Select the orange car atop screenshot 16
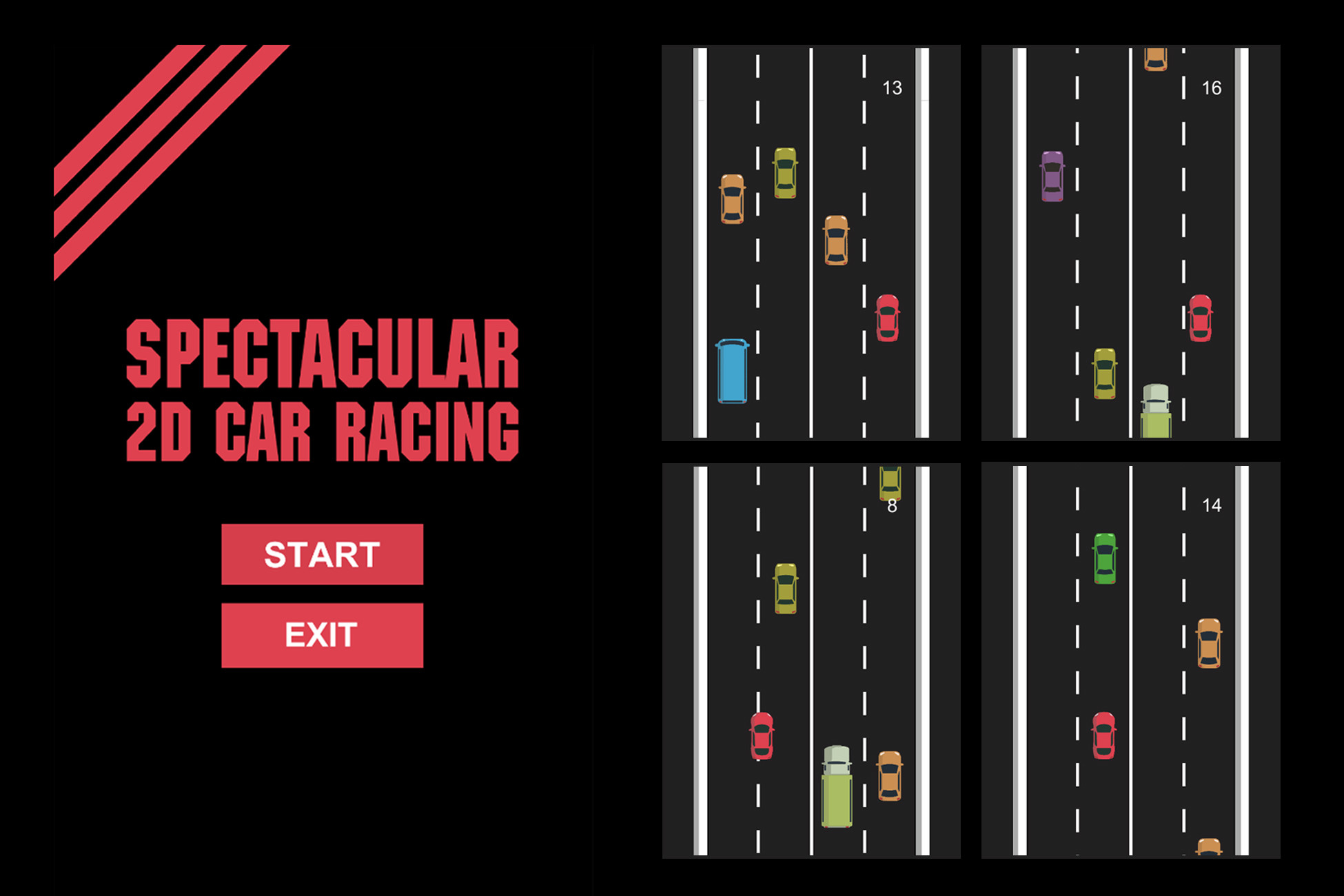 coord(1157,59)
